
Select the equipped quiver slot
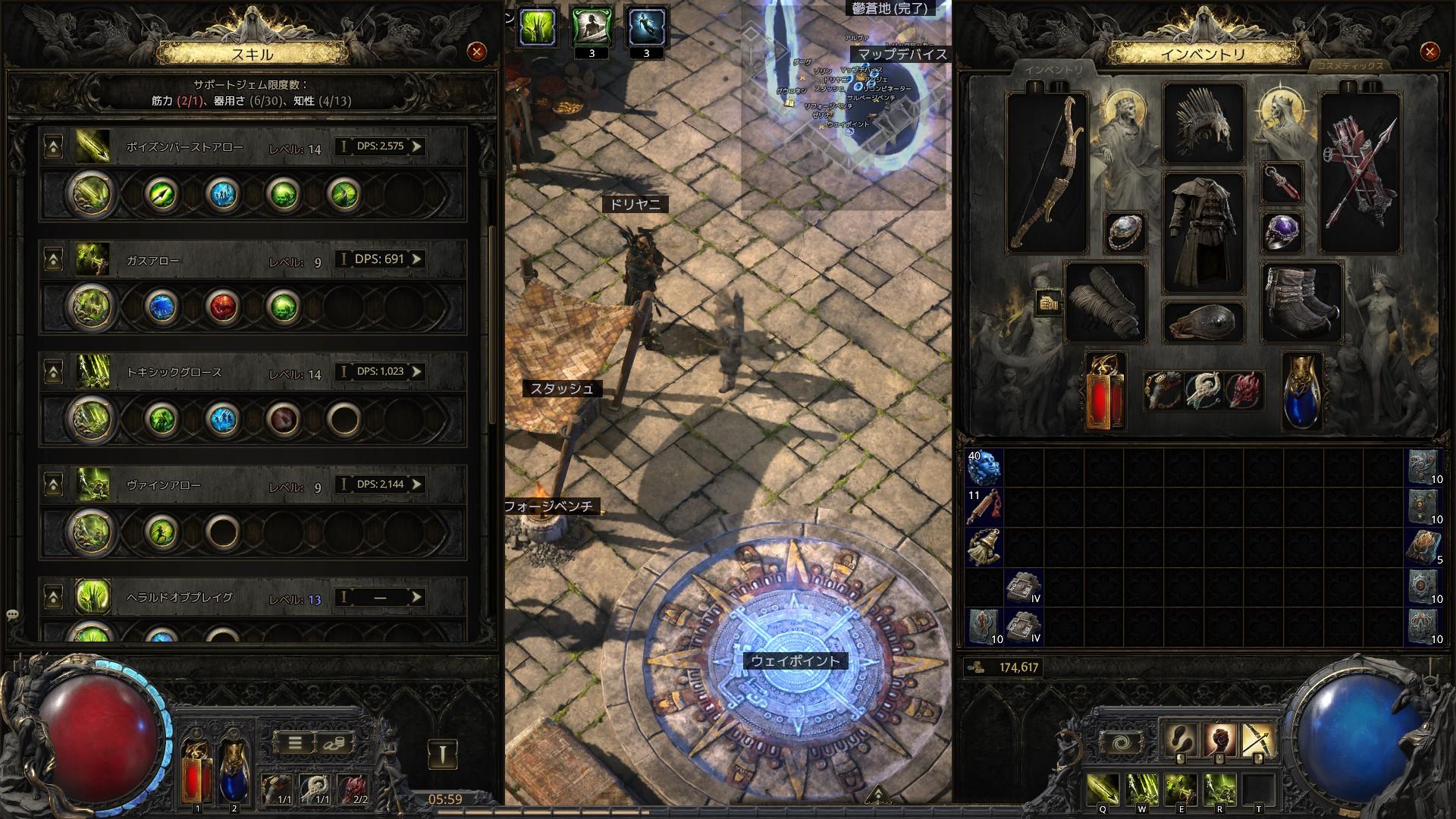click(1360, 173)
